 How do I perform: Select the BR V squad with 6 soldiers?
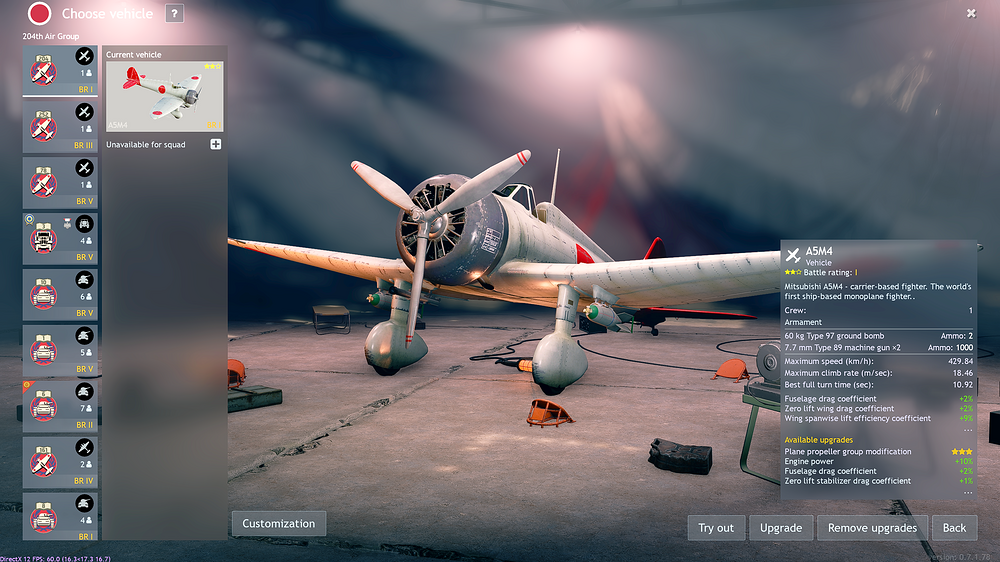[60, 294]
